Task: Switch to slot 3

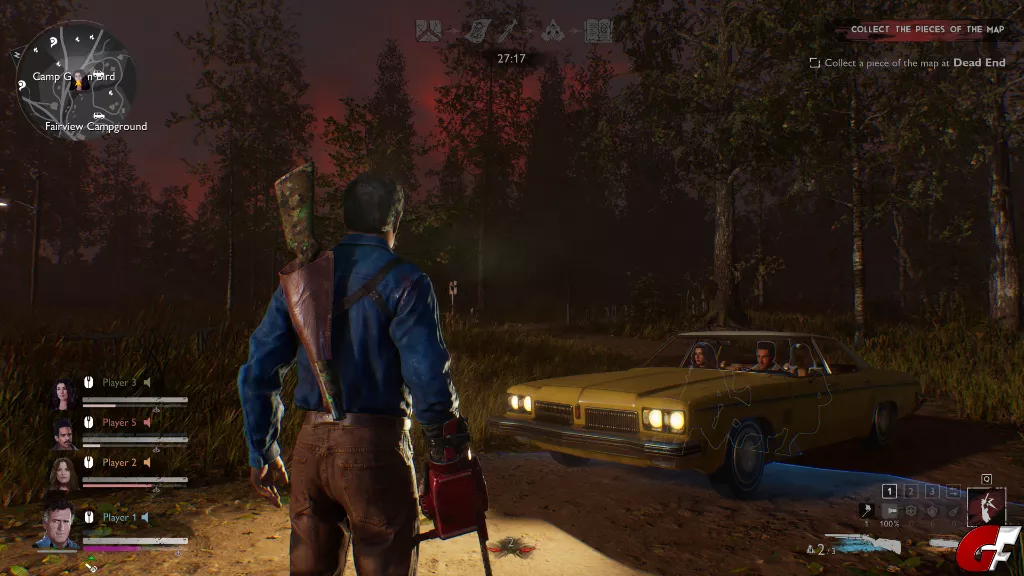Action: [x=932, y=491]
